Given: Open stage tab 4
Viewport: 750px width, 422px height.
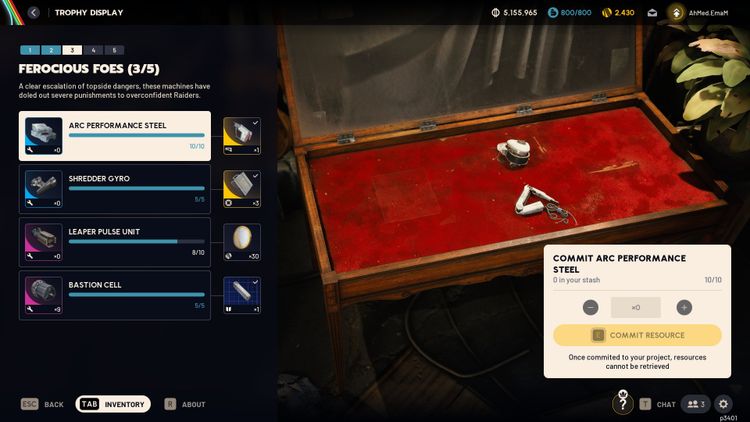Looking at the screenshot, I should (x=93, y=50).
